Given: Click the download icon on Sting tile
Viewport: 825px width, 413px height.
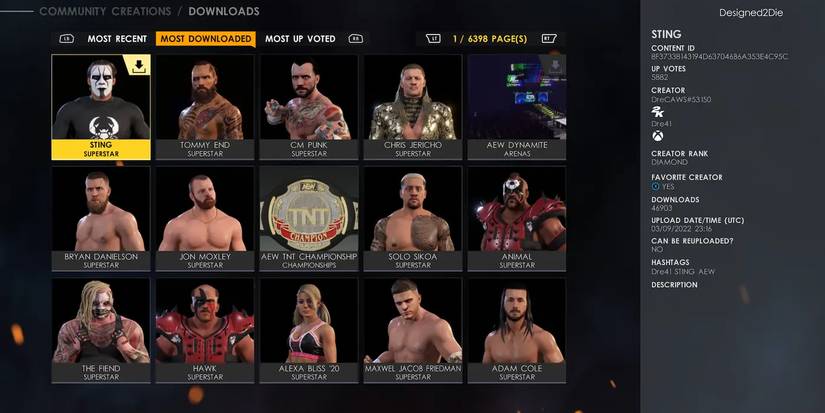Looking at the screenshot, I should pyautogui.click(x=137, y=67).
